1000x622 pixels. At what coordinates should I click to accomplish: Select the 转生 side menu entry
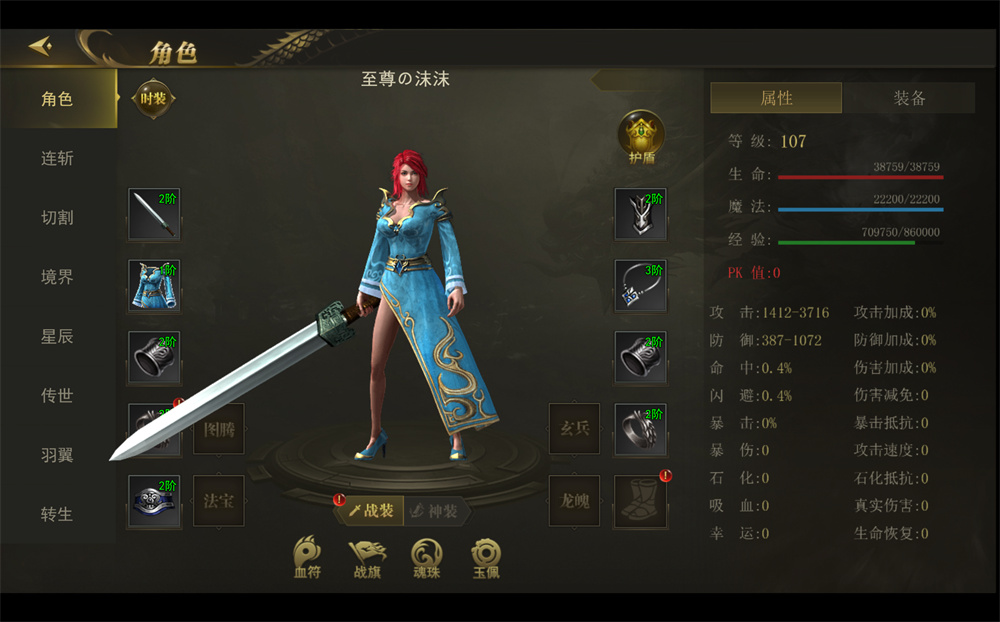point(57,514)
